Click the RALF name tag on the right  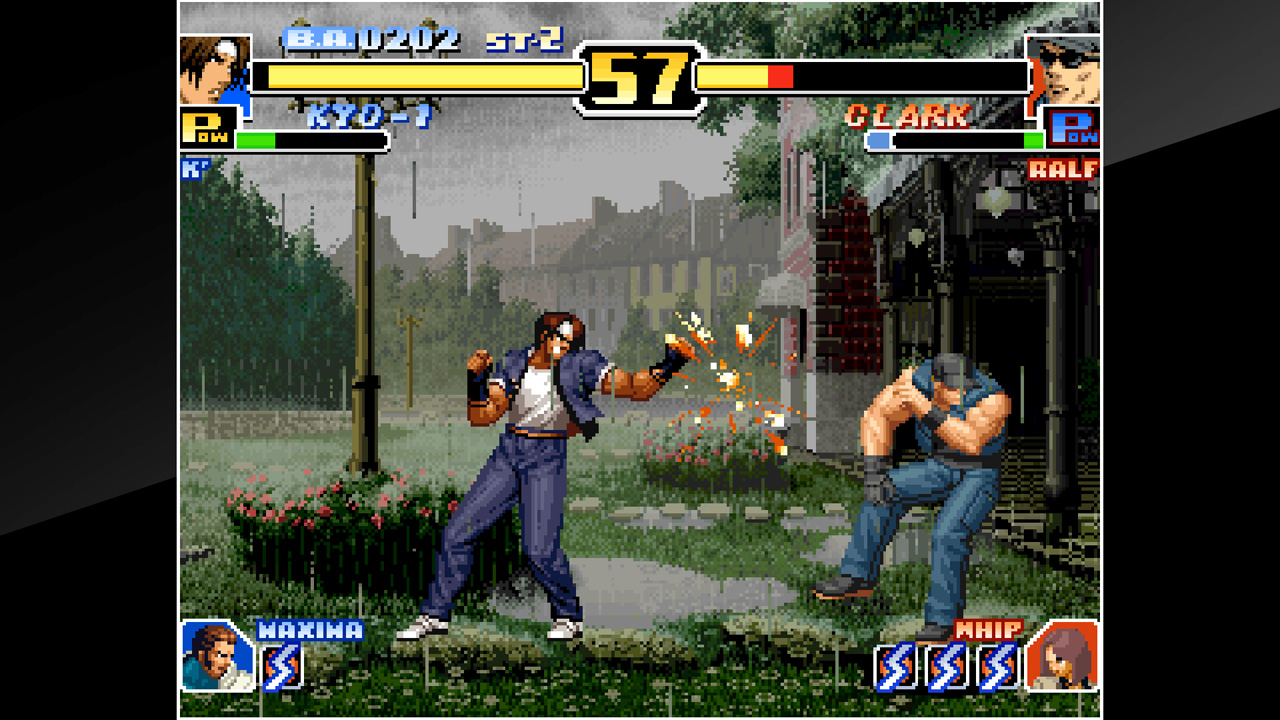tap(1065, 170)
